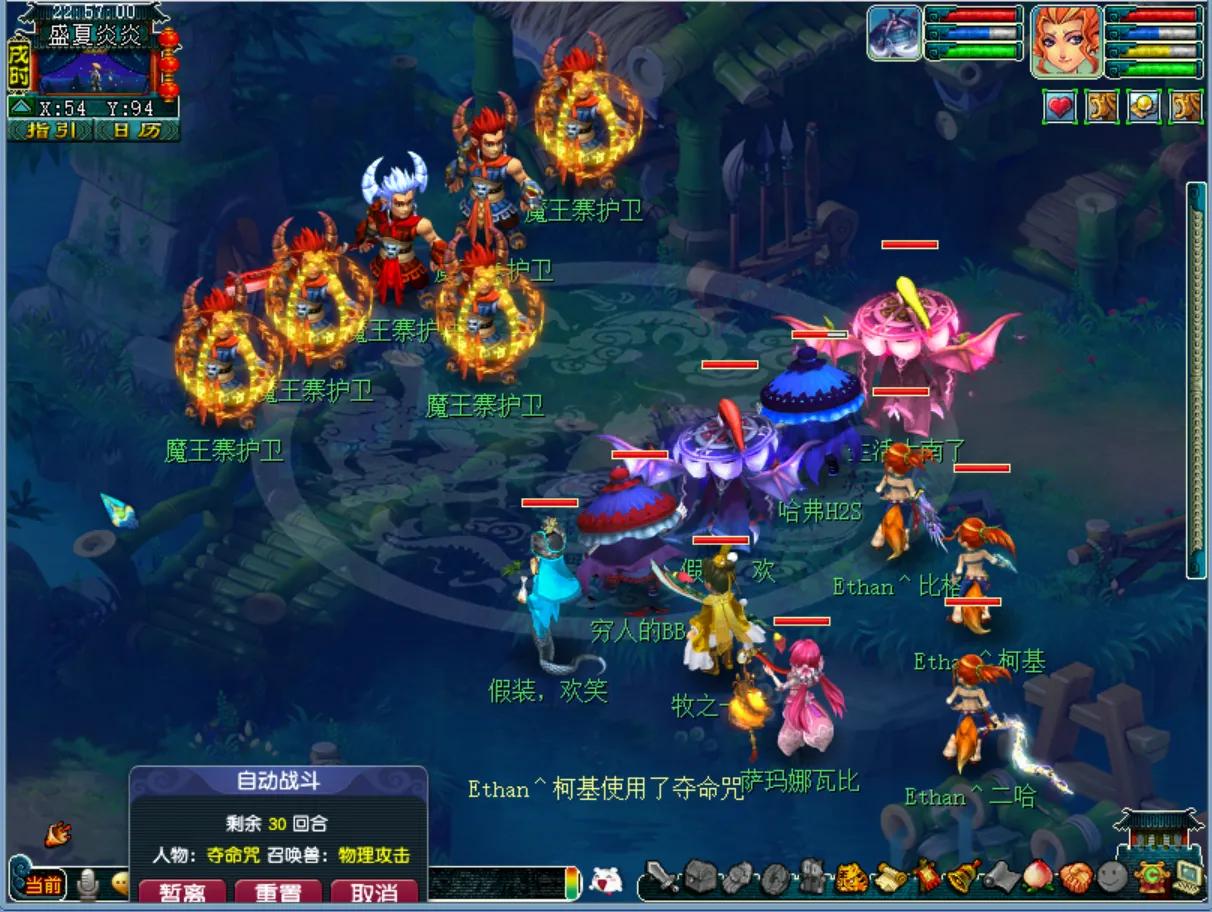The image size is (1212, 912).
Task: Open the handshake friends icon
Action: click(x=1076, y=878)
